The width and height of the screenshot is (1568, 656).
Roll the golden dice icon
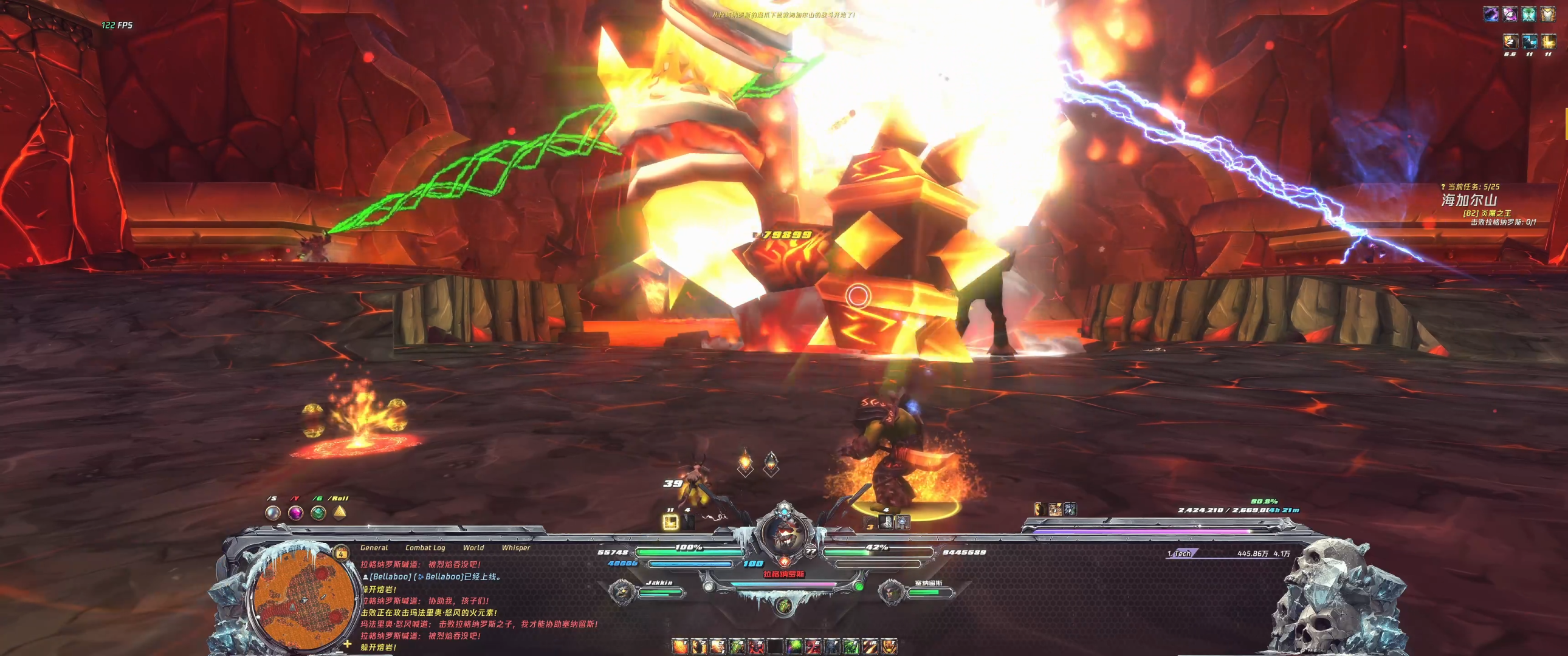tap(340, 513)
